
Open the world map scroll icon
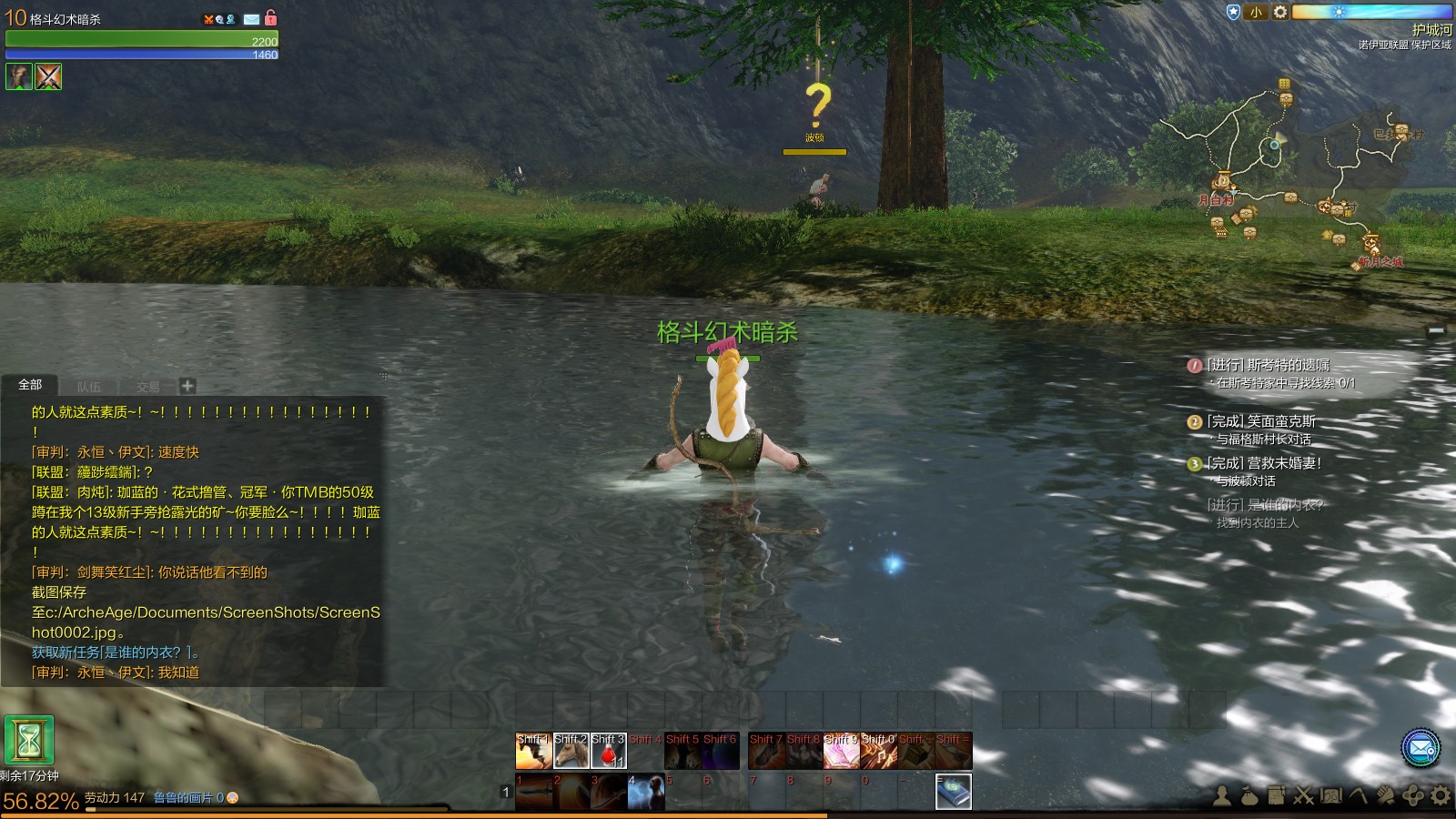(x=1331, y=796)
